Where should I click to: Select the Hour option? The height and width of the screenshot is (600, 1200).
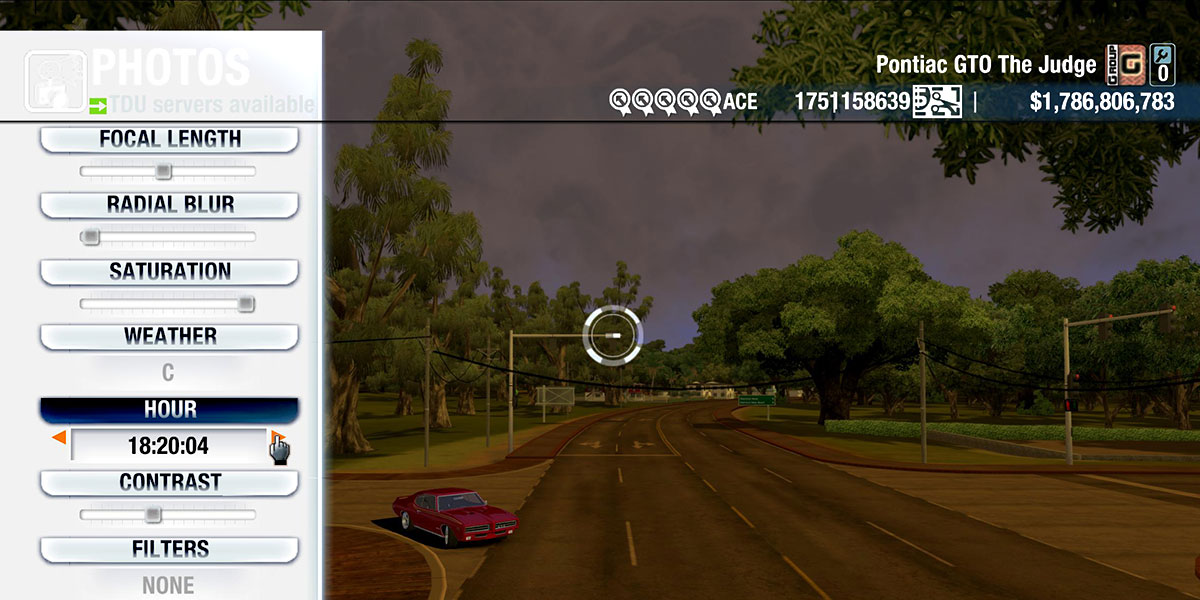click(169, 410)
